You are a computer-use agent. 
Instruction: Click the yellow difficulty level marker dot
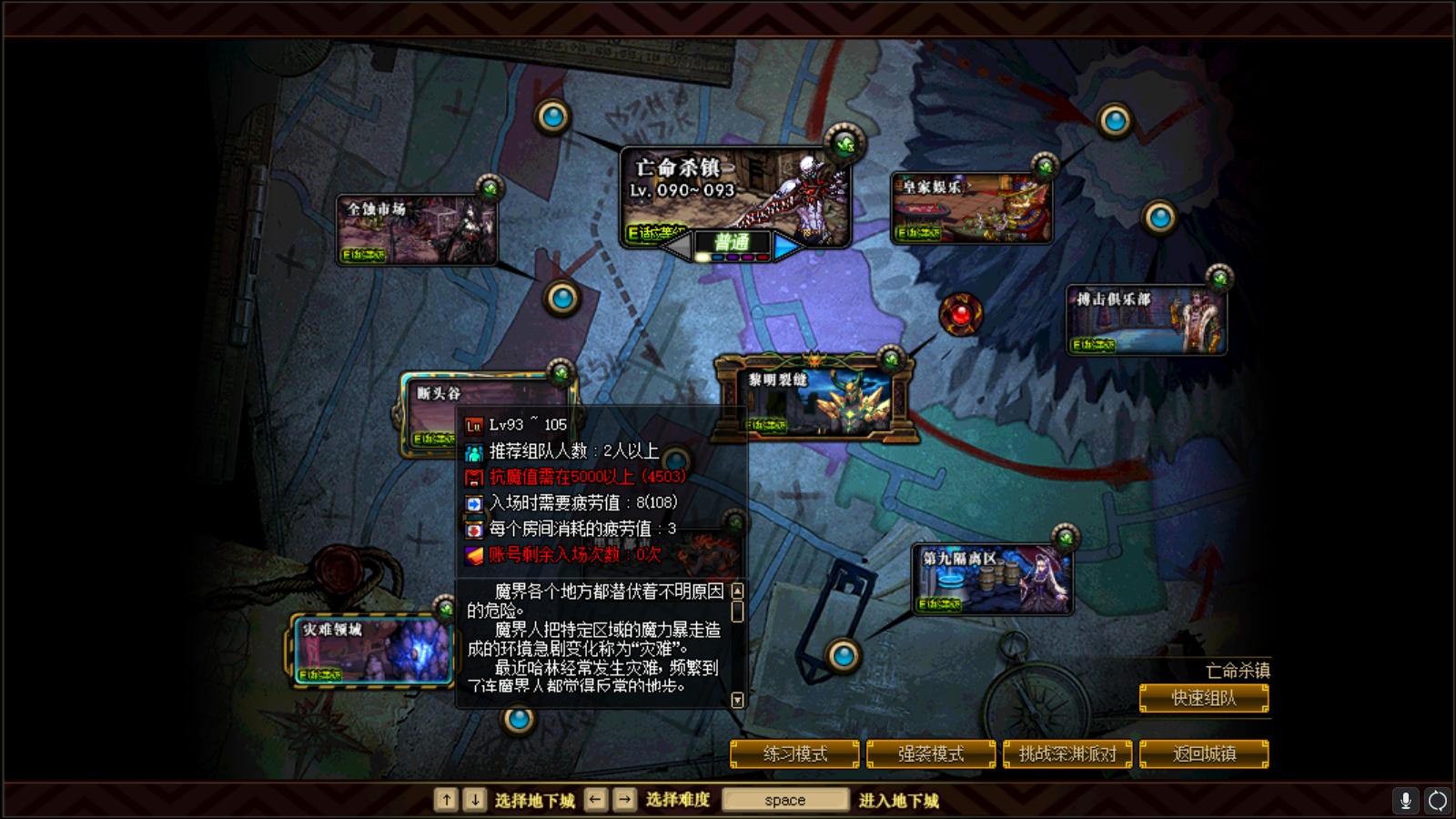tap(703, 257)
